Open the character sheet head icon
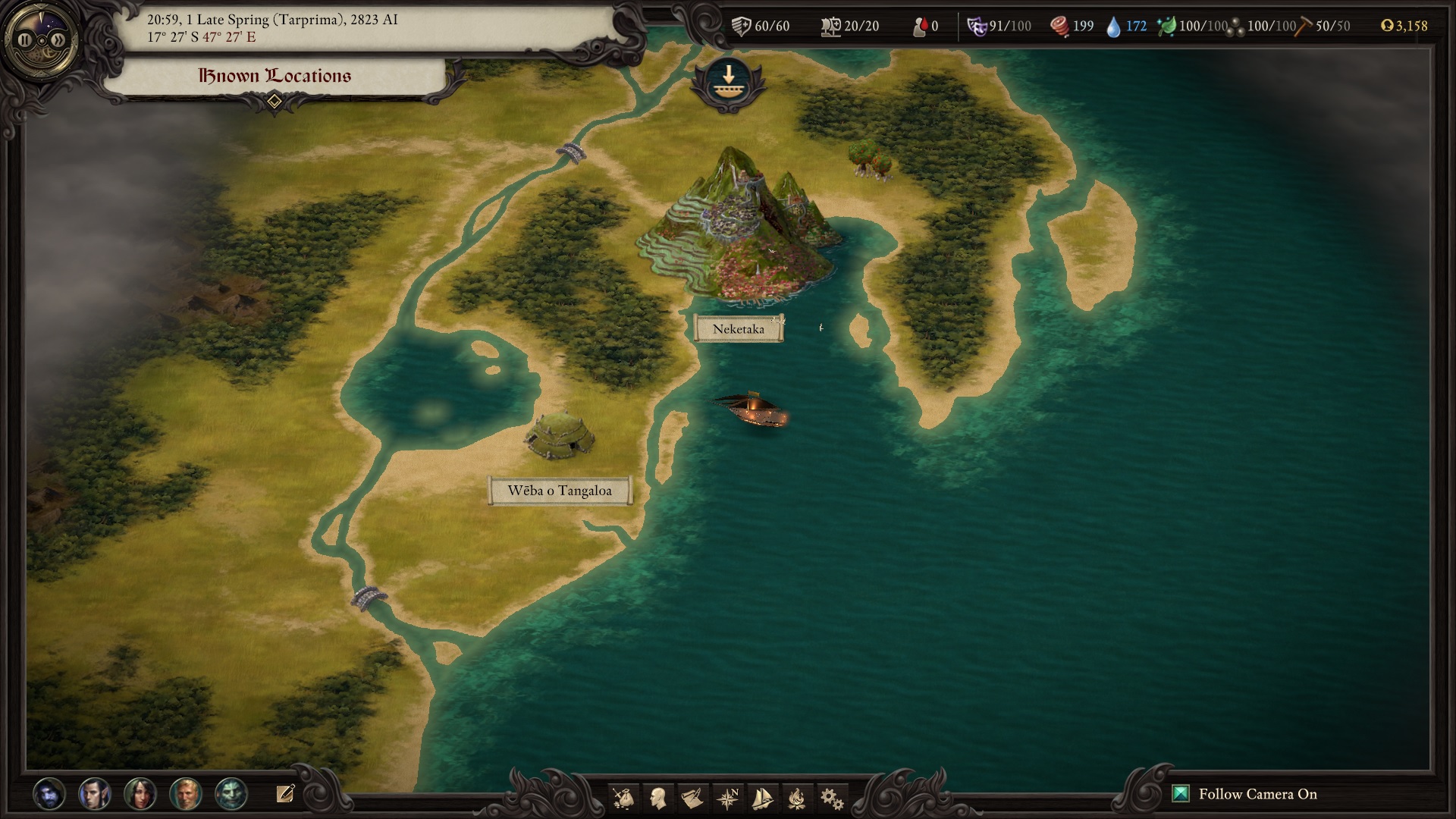This screenshot has height=819, width=1456. 658,798
